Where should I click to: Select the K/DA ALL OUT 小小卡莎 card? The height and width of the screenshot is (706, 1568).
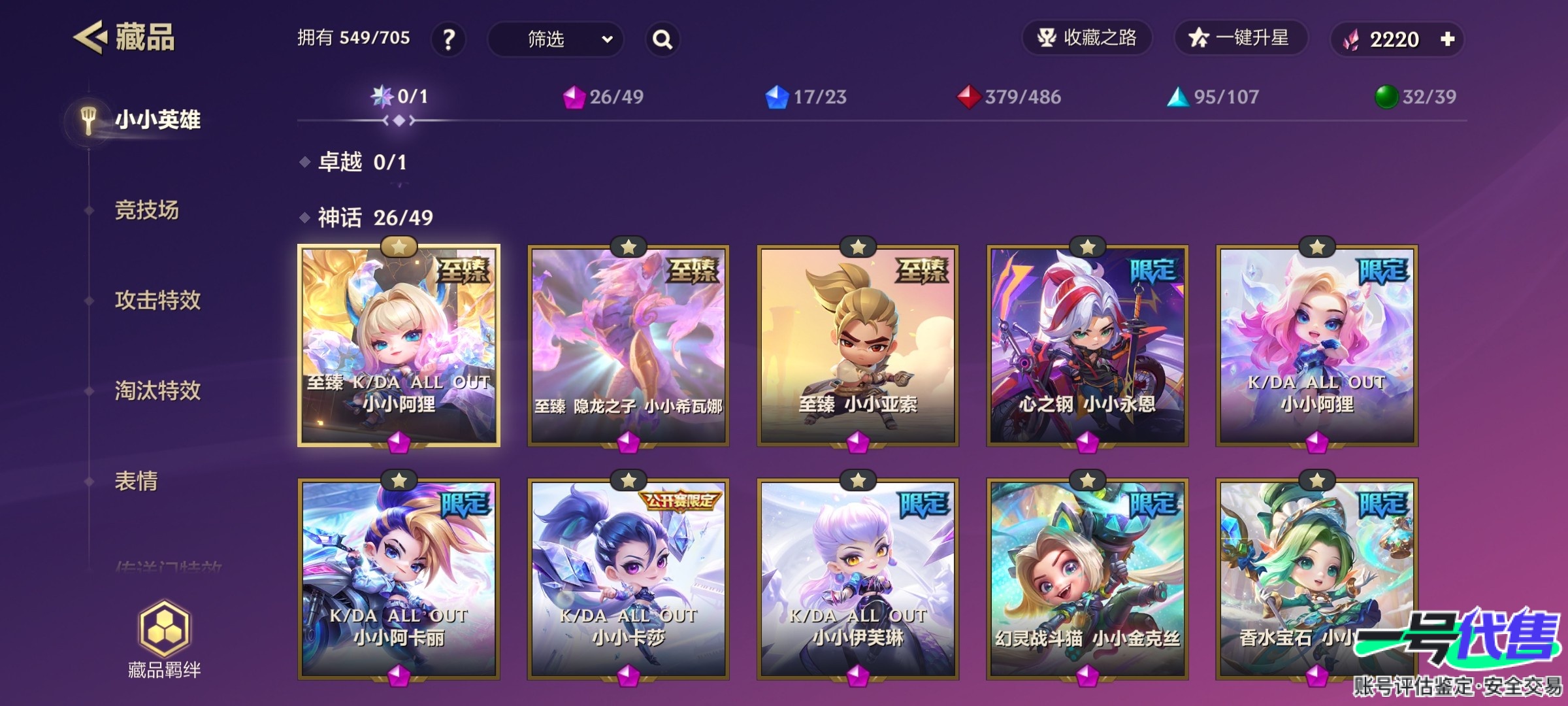coord(629,579)
